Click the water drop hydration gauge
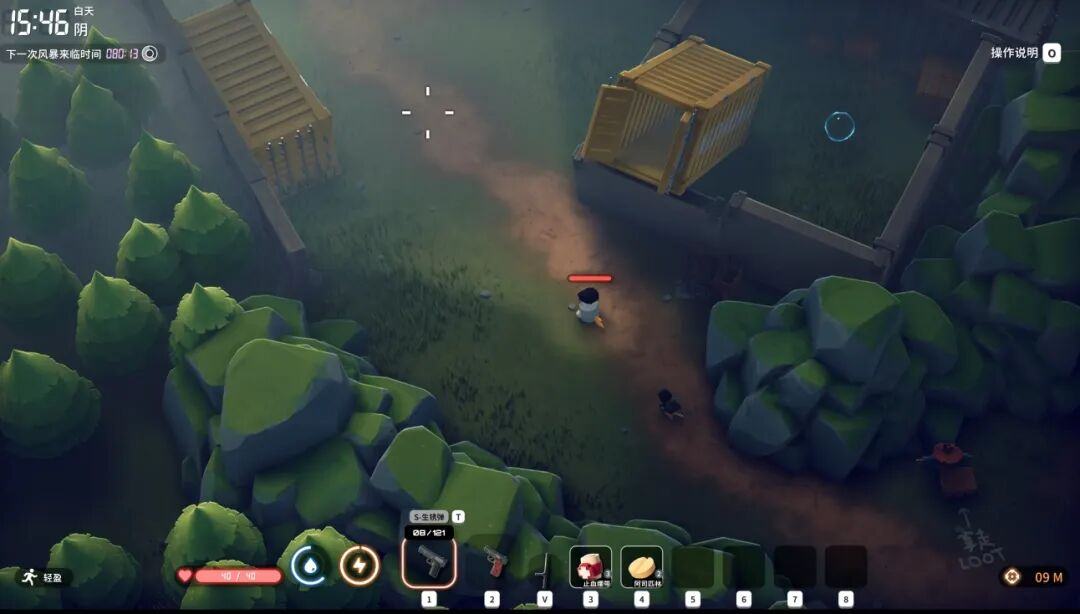Viewport: 1080px width, 614px height. (x=309, y=566)
